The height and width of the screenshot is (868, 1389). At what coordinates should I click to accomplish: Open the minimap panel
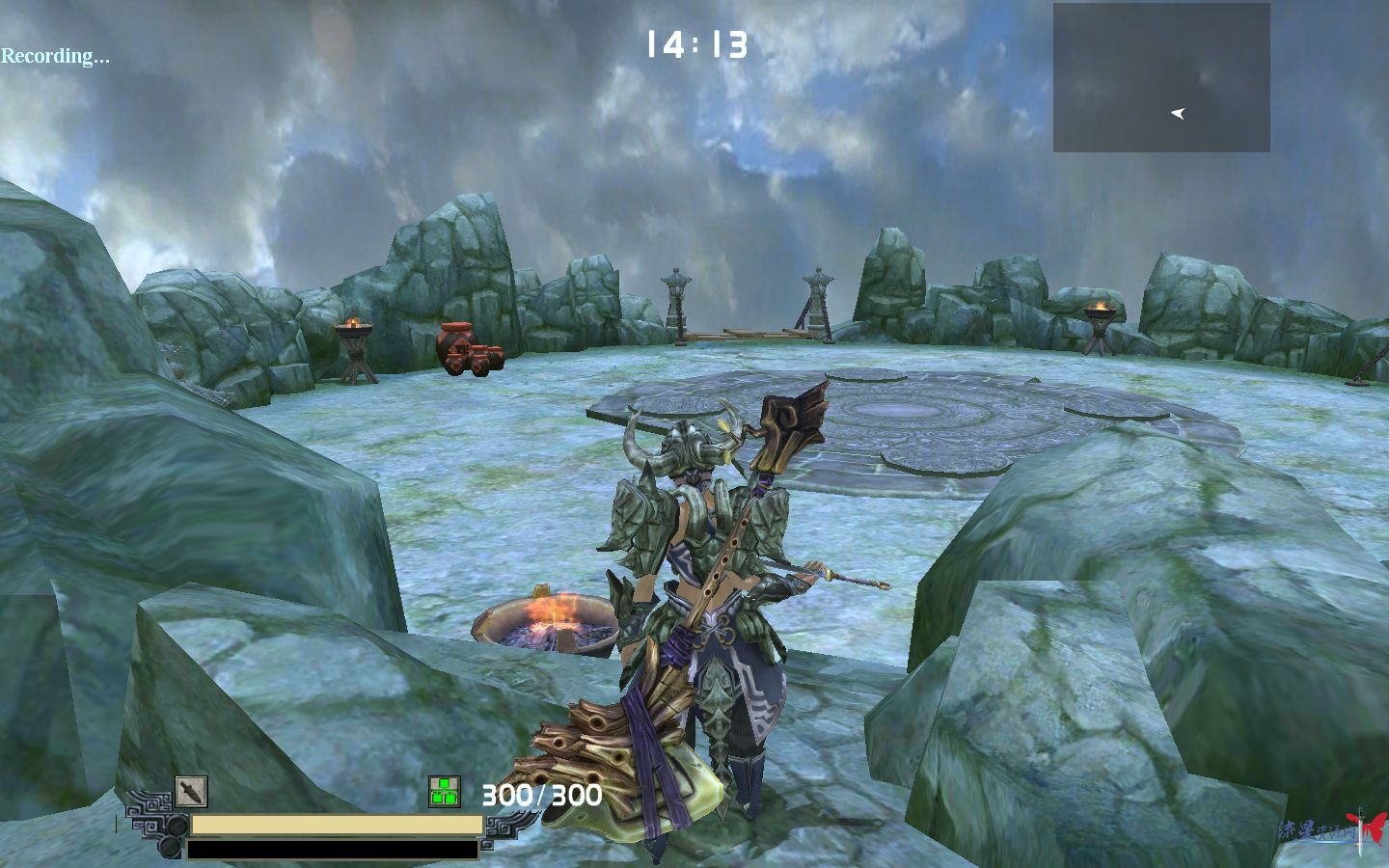pyautogui.click(x=1160, y=77)
